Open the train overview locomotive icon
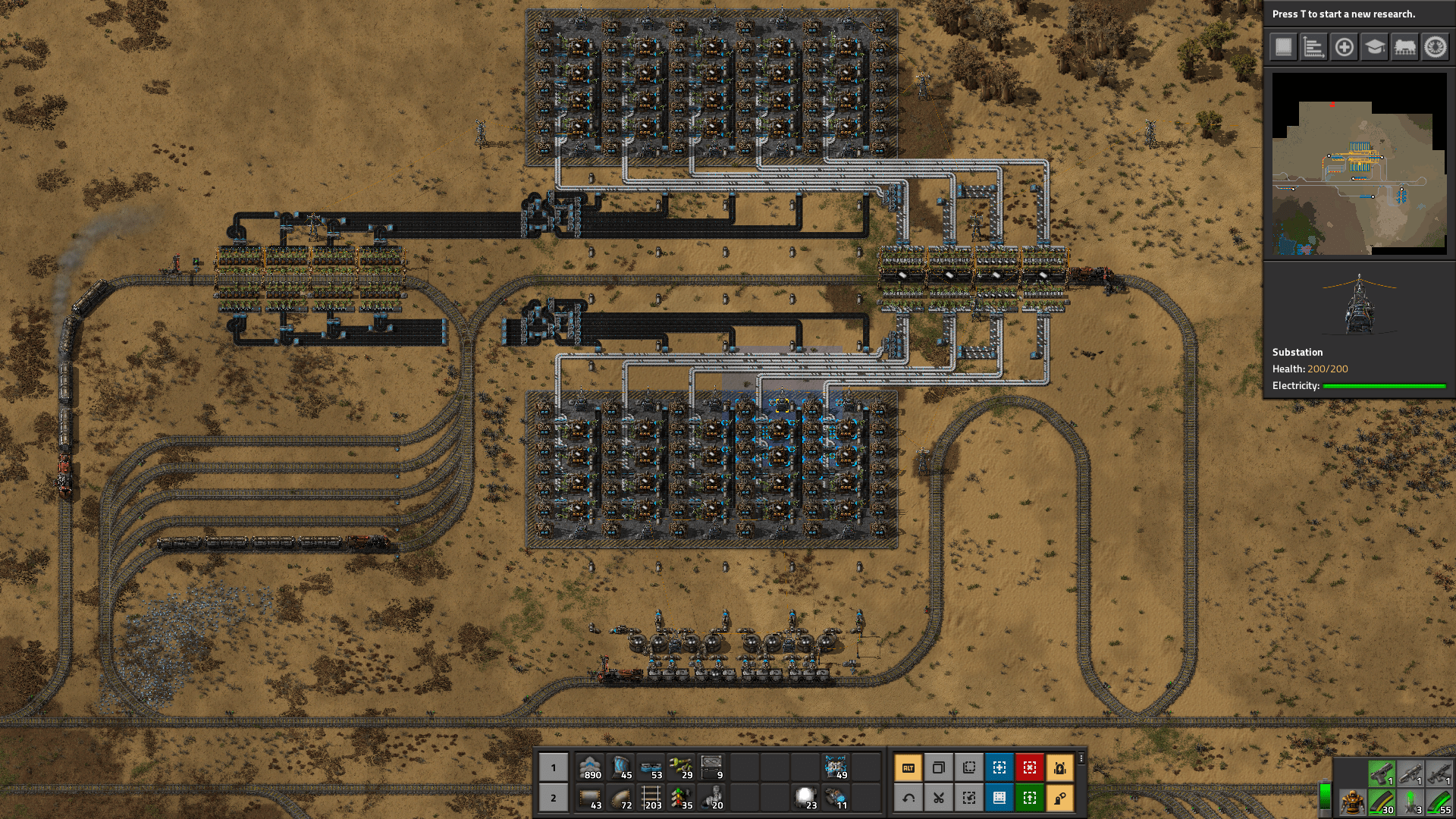The image size is (1456, 819). 1406,48
